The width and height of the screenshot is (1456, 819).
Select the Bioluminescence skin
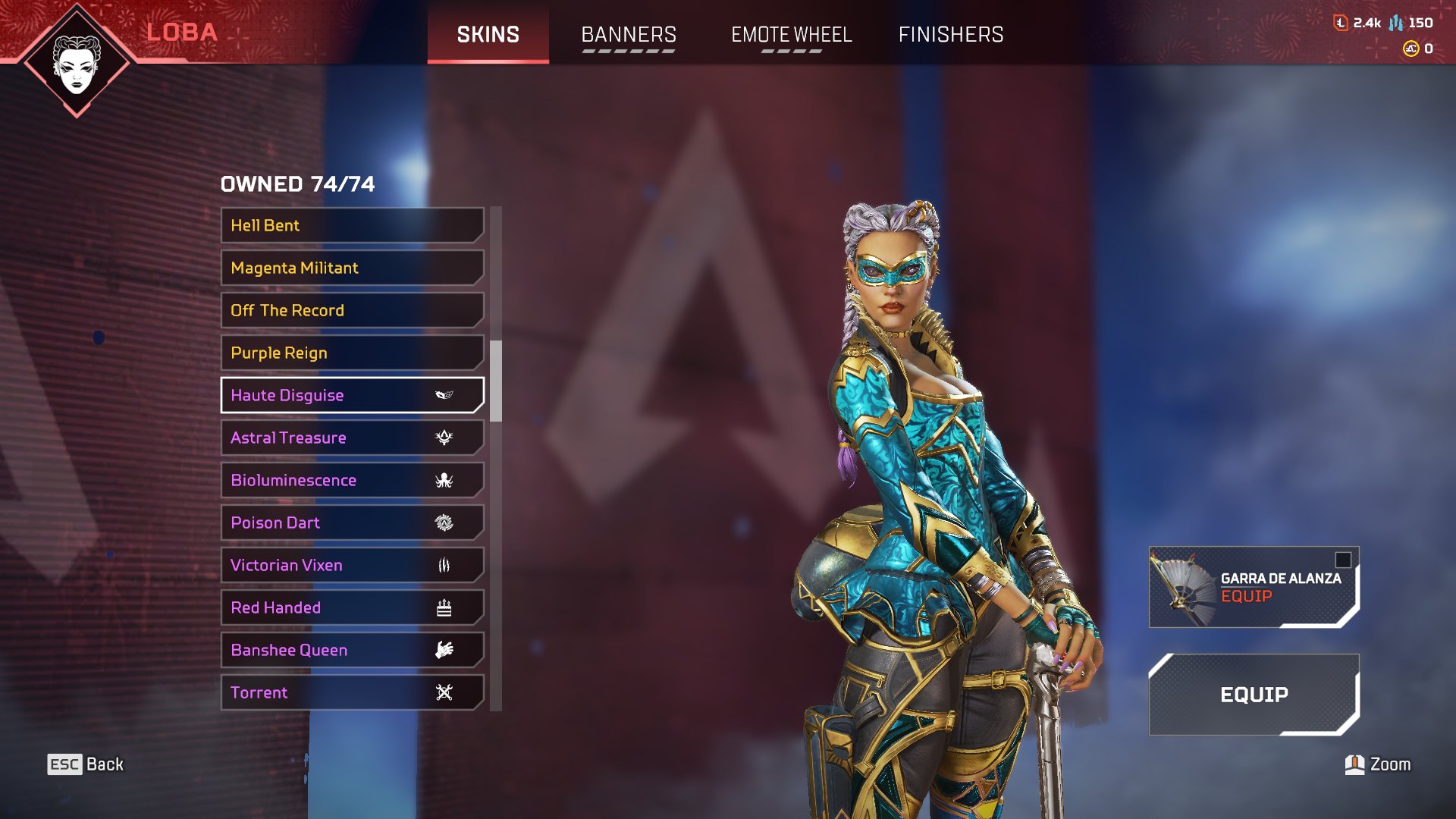click(352, 480)
